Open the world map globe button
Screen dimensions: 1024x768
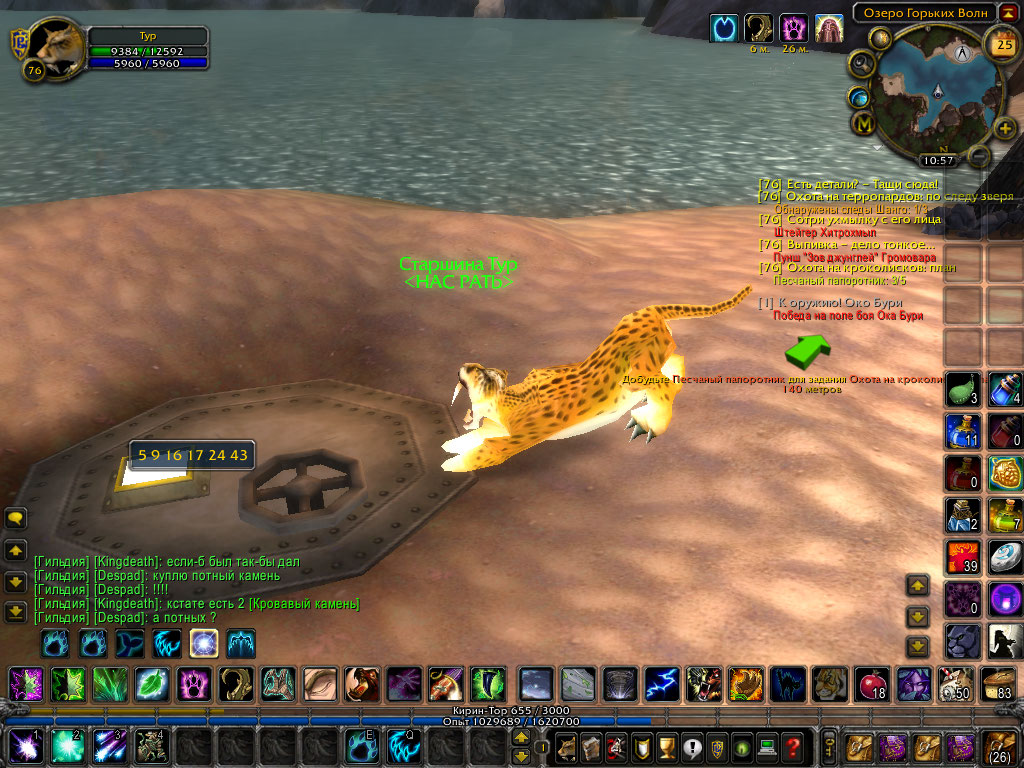[x=859, y=97]
